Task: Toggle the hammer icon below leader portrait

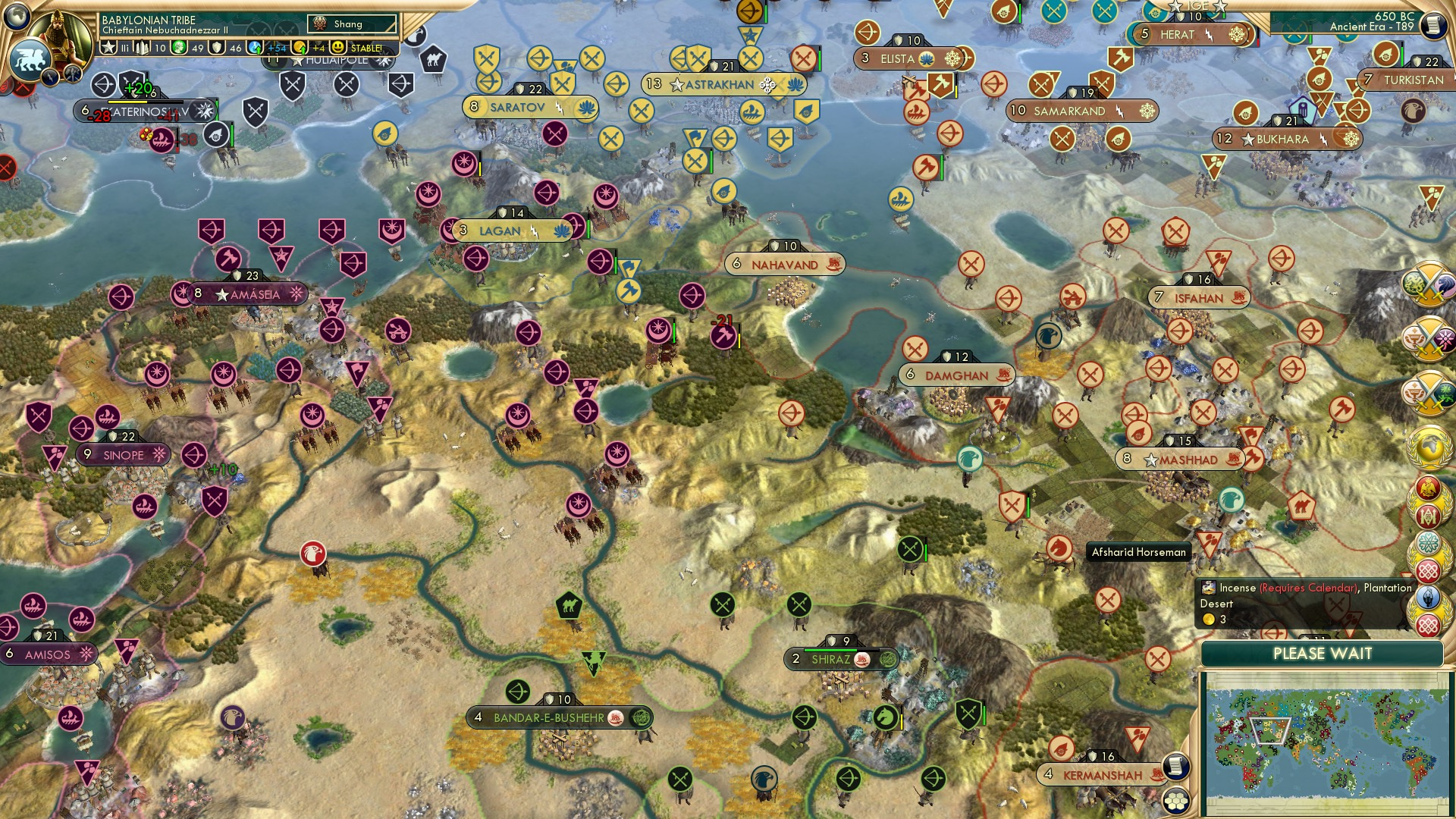Action: pos(72,74)
